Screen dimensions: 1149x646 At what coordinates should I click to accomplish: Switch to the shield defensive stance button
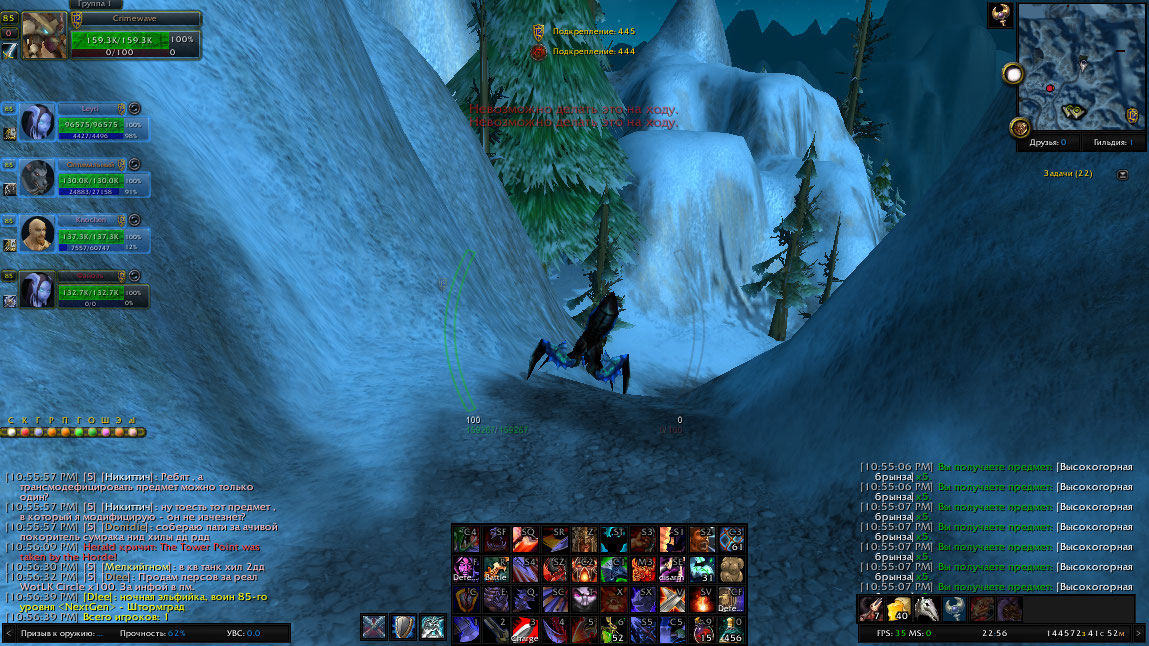pos(404,627)
